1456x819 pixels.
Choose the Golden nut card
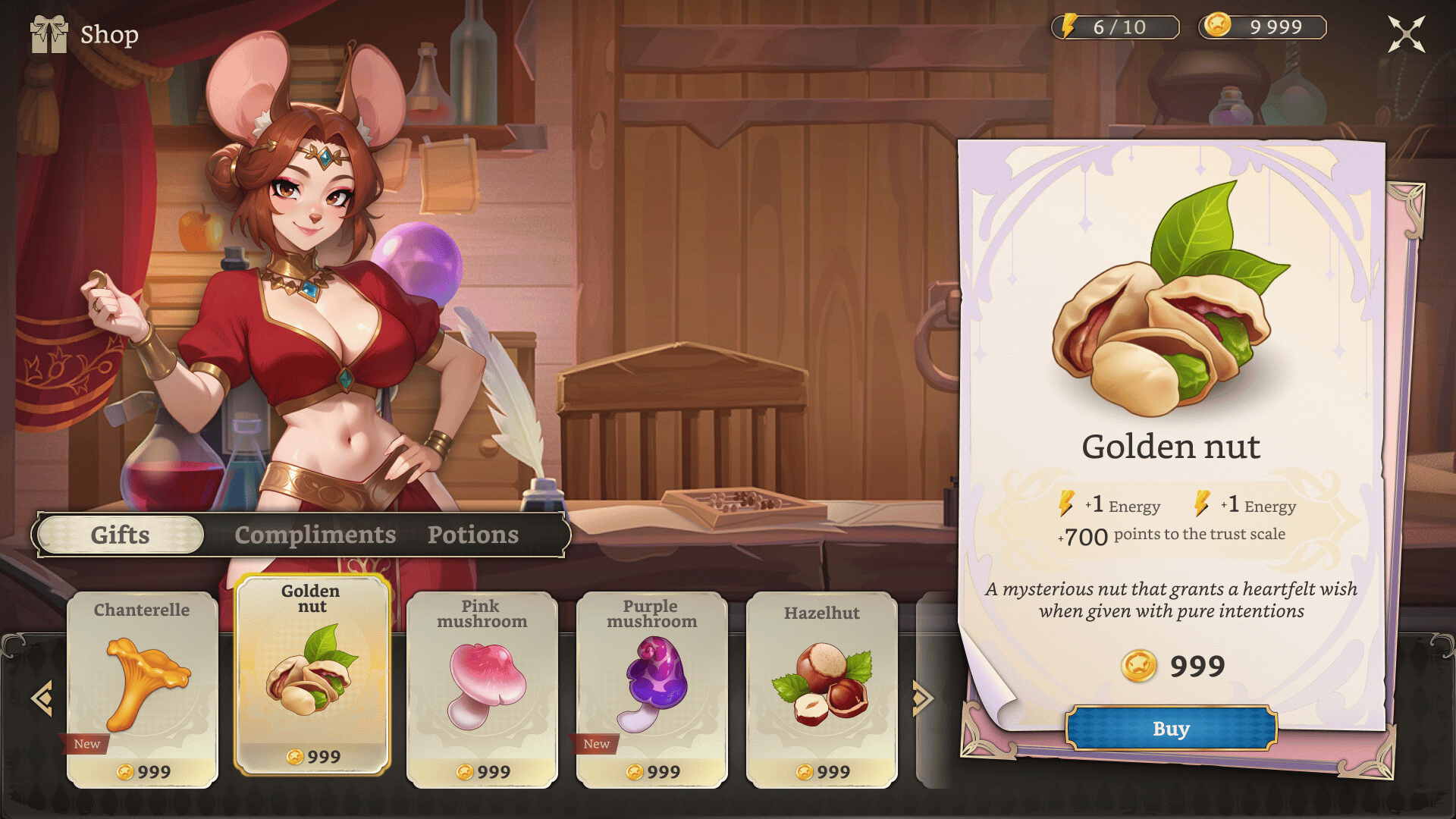pyautogui.click(x=312, y=675)
